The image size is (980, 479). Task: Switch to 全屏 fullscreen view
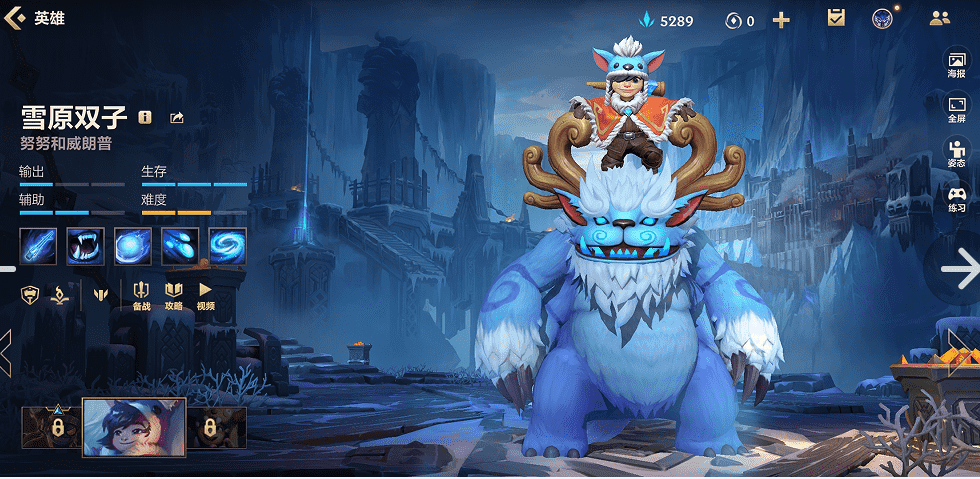click(x=956, y=109)
